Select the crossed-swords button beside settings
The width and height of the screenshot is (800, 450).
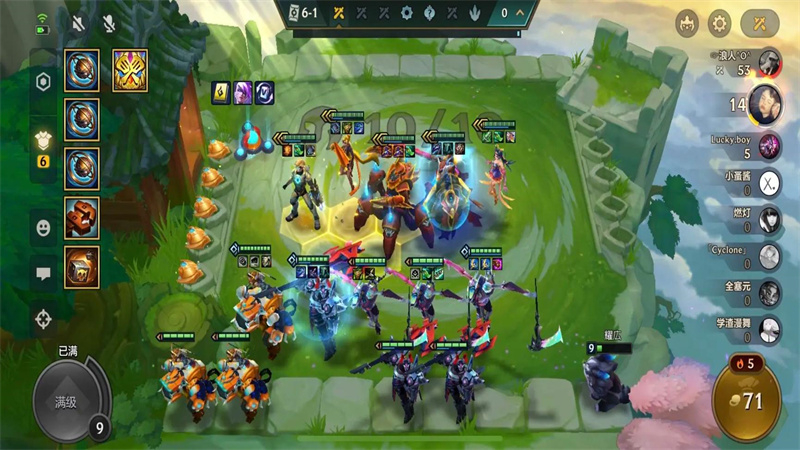point(762,22)
